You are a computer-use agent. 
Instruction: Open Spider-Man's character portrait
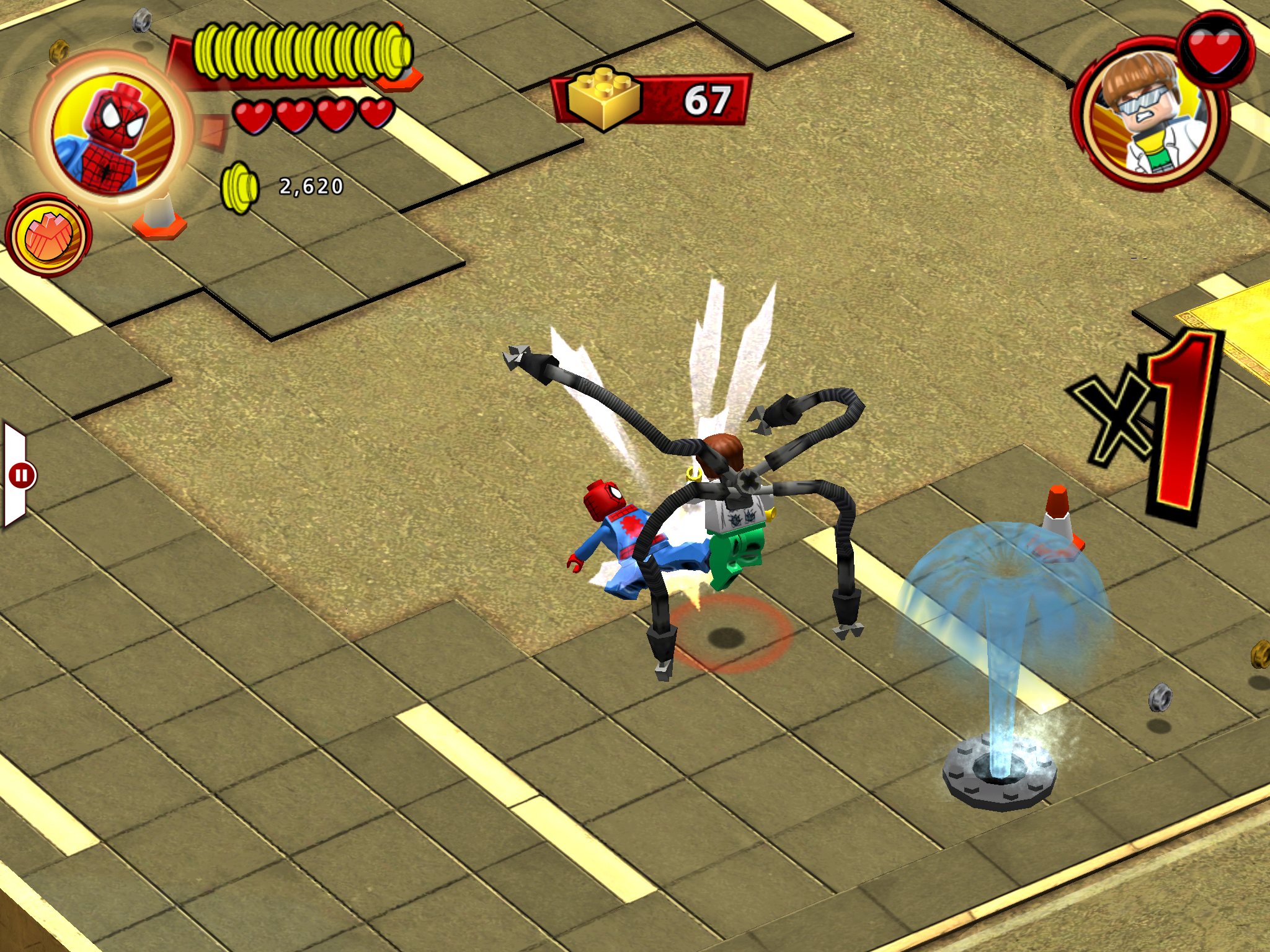tap(112, 130)
